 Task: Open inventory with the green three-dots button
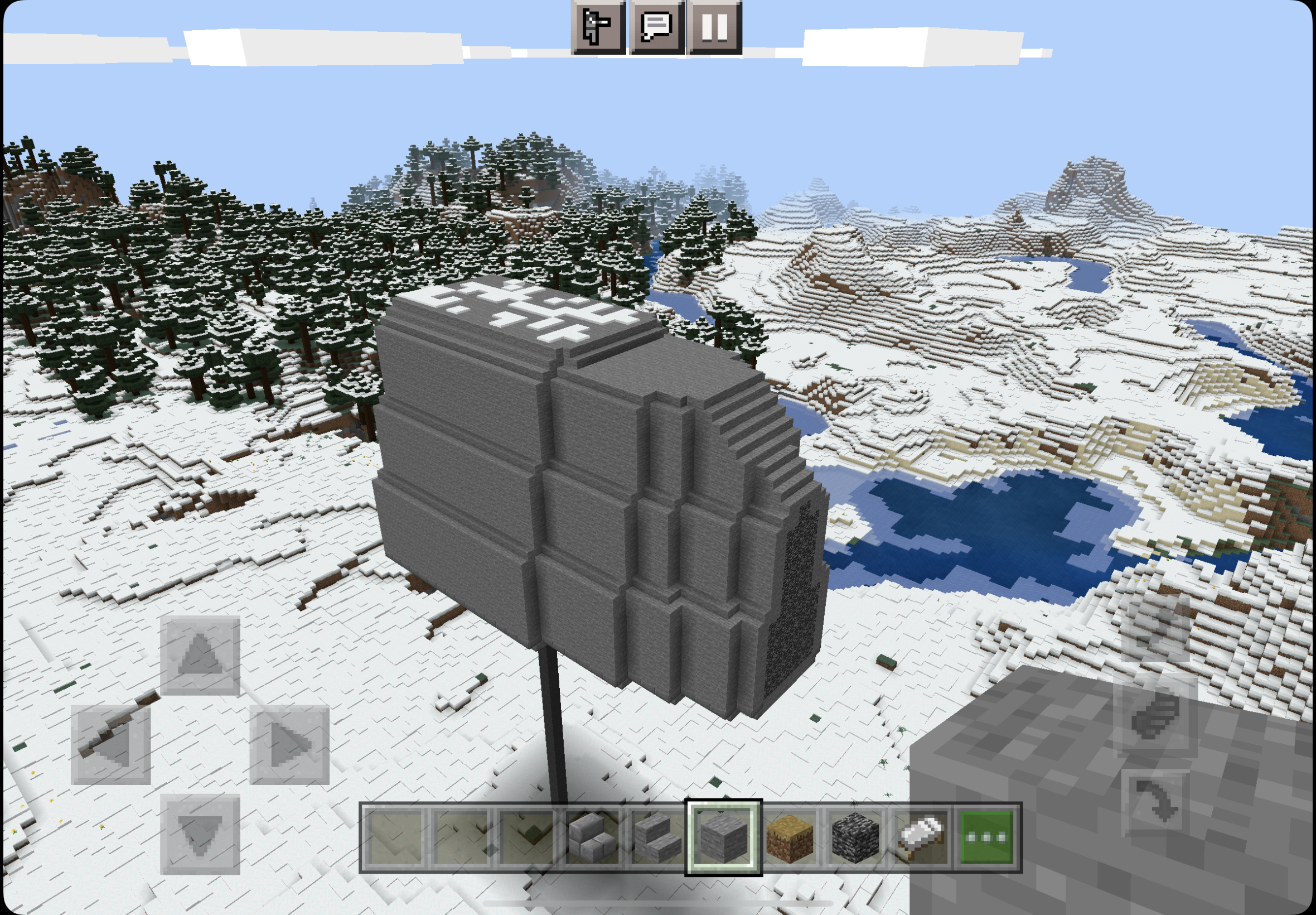(986, 838)
